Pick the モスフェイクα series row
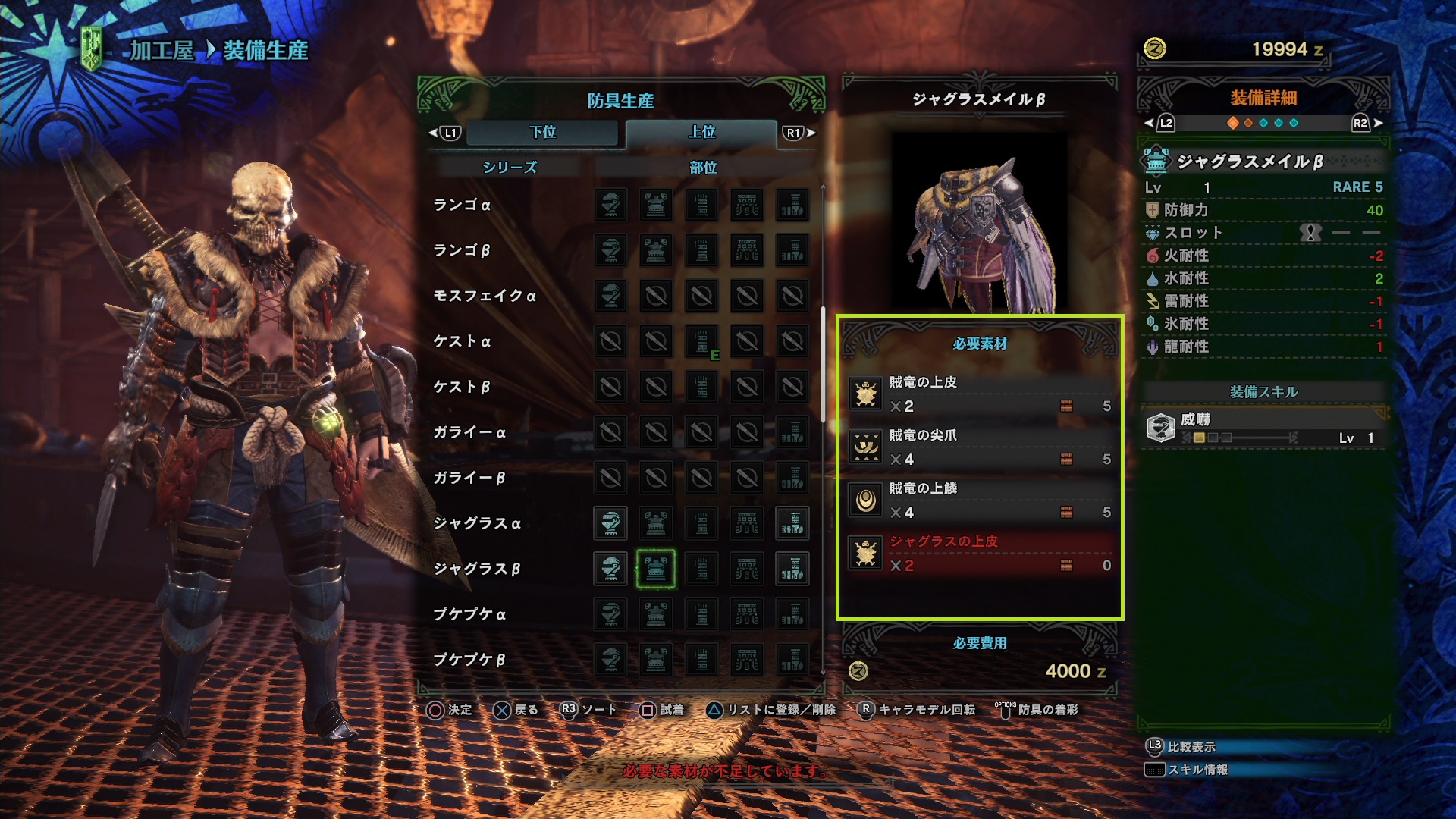Screen dimensions: 1456x819 485,296
